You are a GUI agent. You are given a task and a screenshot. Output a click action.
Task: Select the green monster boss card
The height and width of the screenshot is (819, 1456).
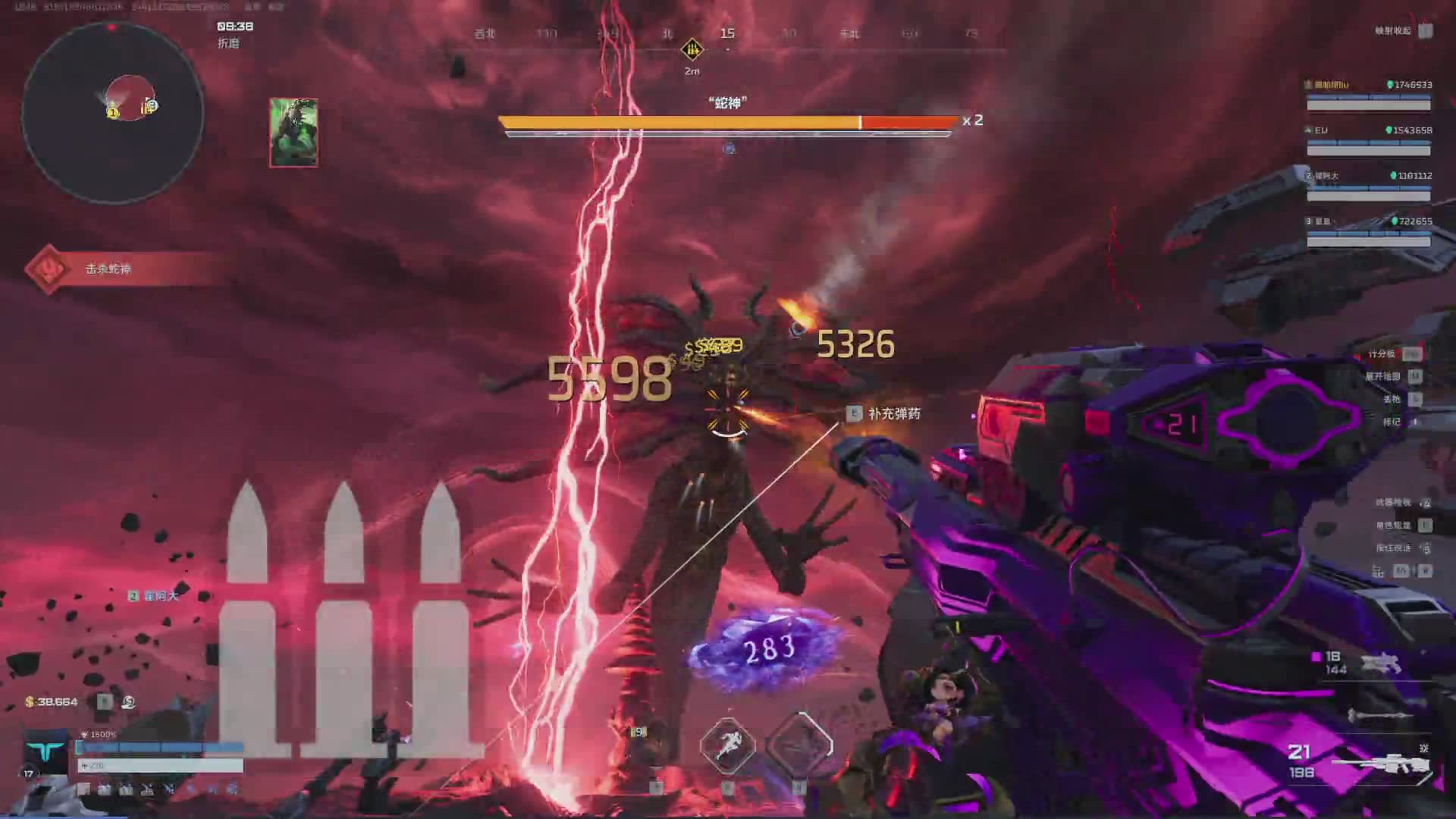(293, 133)
